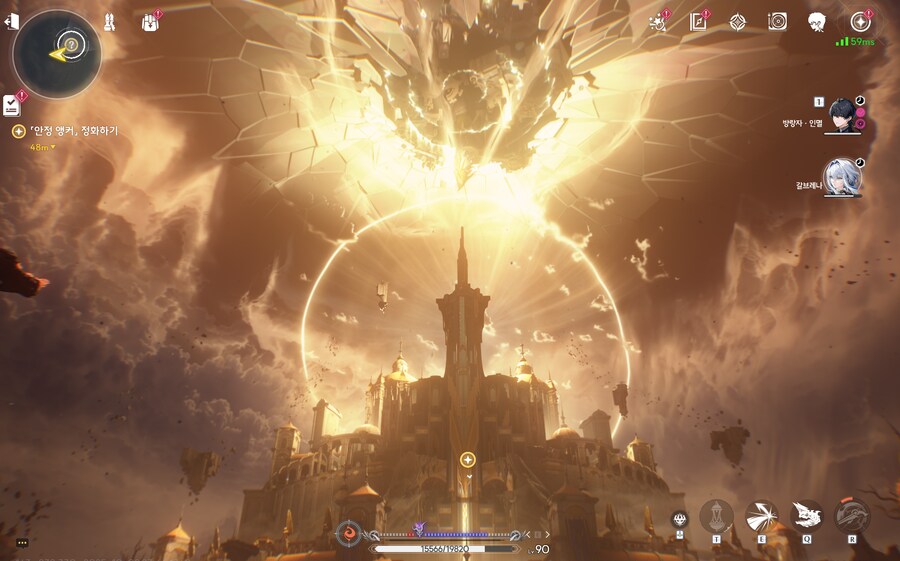This screenshot has height=561, width=900.
Task: Click the four-point star compass icon
Action: pos(738,21)
